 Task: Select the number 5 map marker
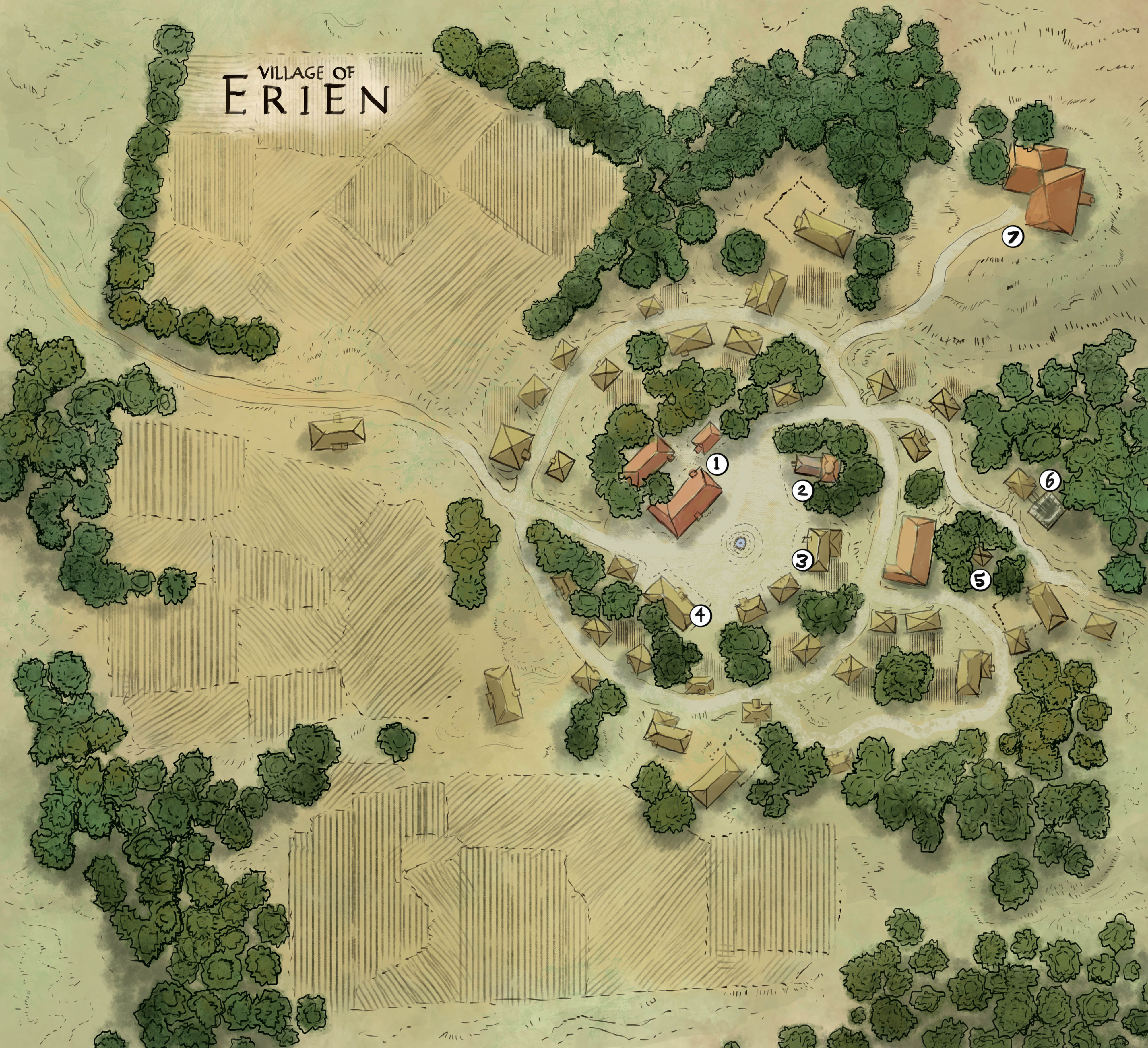980,580
